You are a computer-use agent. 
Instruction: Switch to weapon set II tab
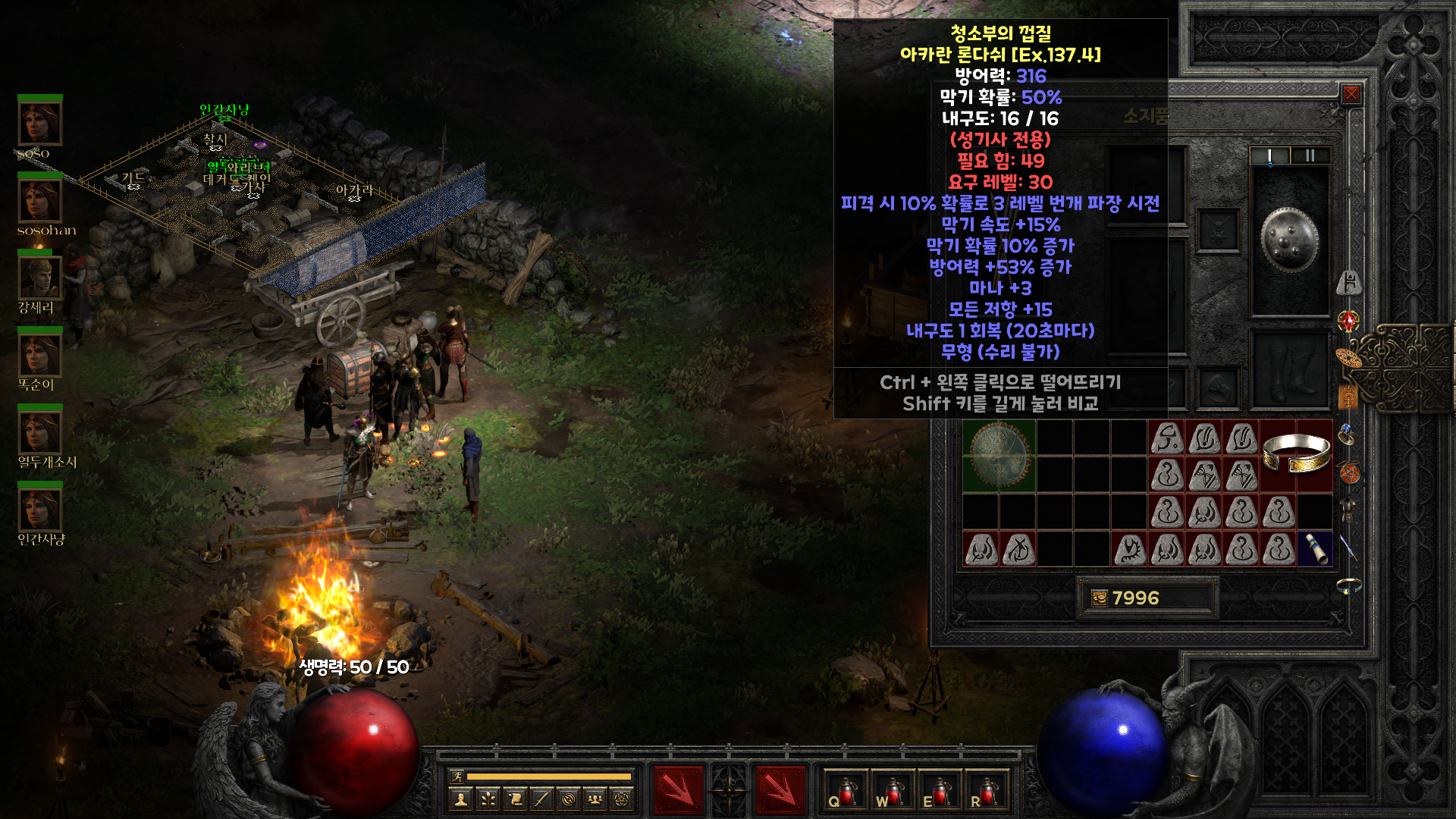pos(1310,155)
